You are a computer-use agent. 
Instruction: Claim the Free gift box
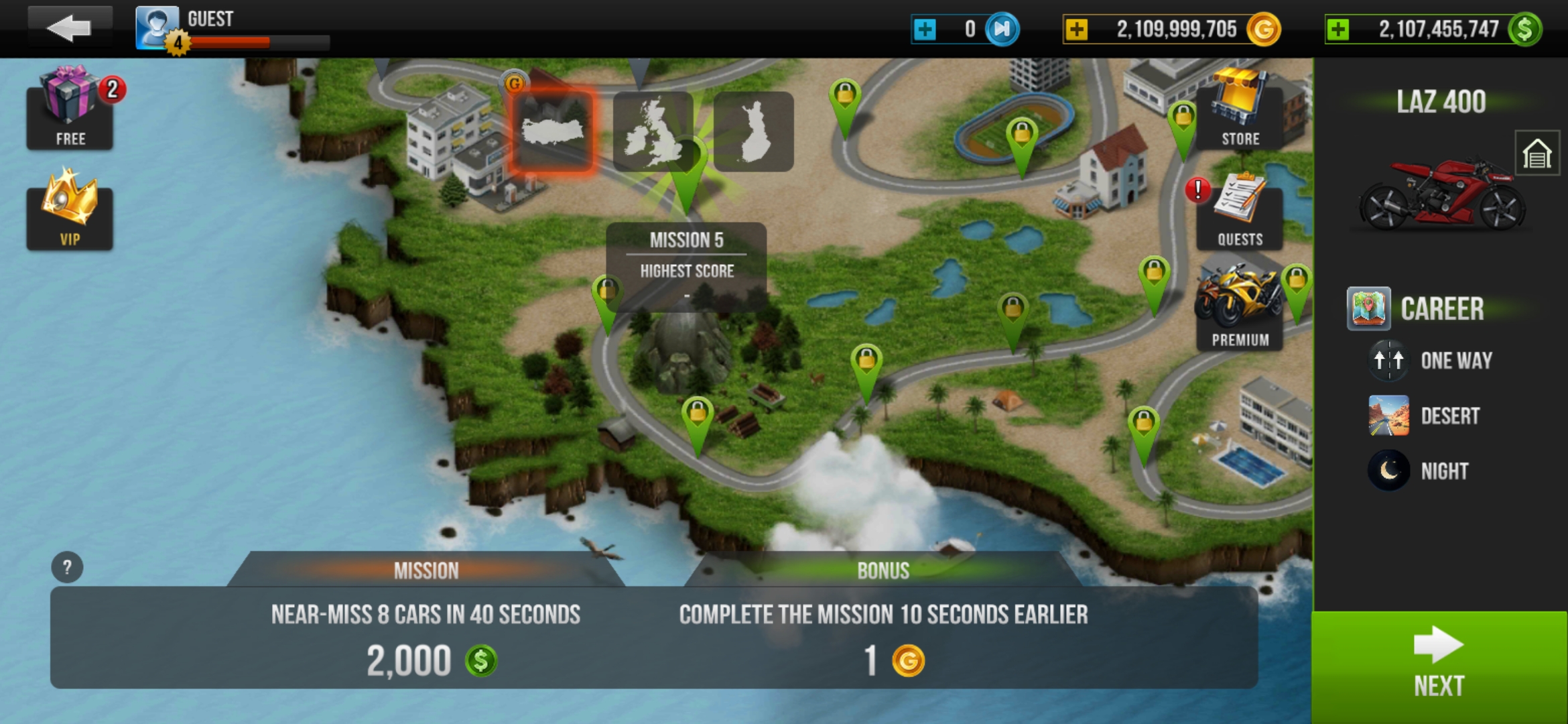coord(70,109)
